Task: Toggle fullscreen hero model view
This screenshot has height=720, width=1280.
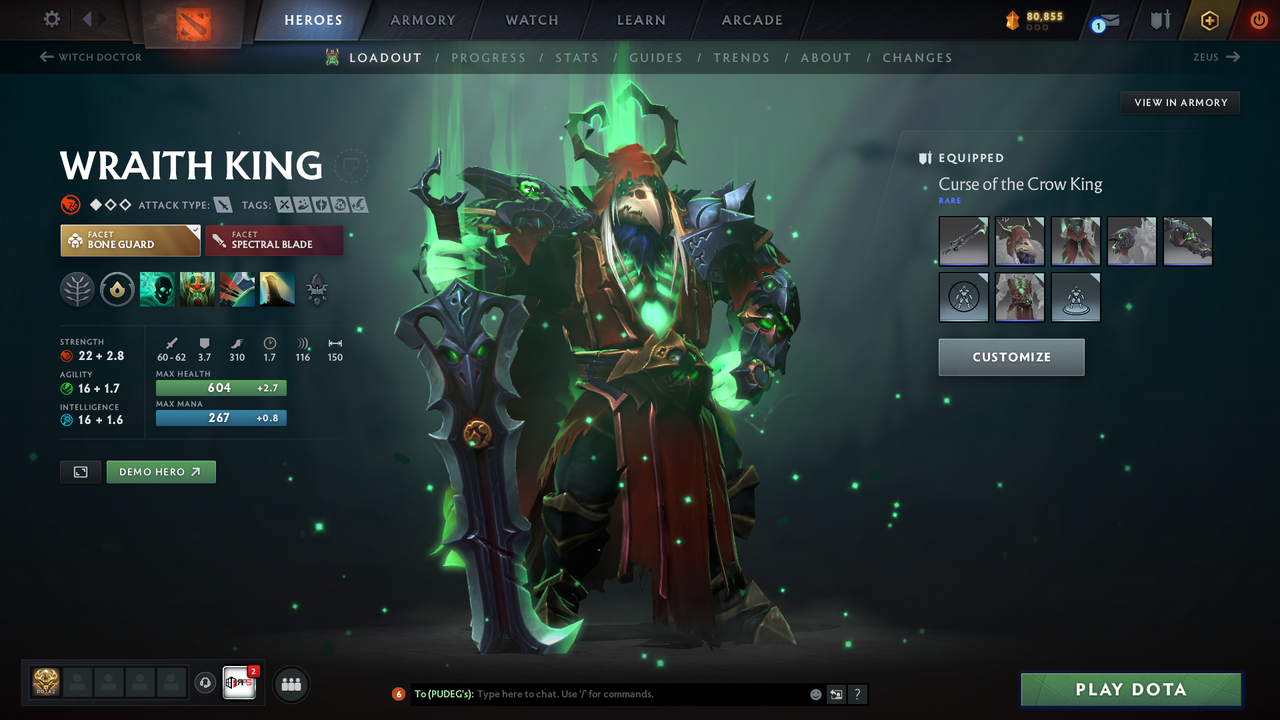Action: coord(80,472)
